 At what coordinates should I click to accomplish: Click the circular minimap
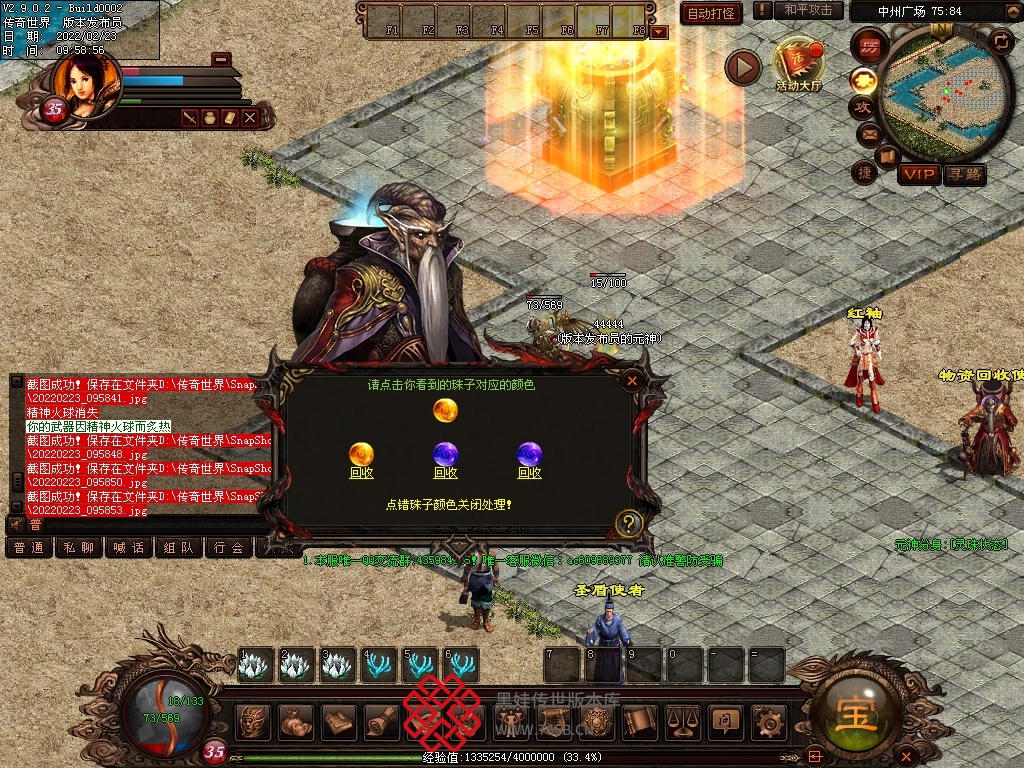point(946,94)
